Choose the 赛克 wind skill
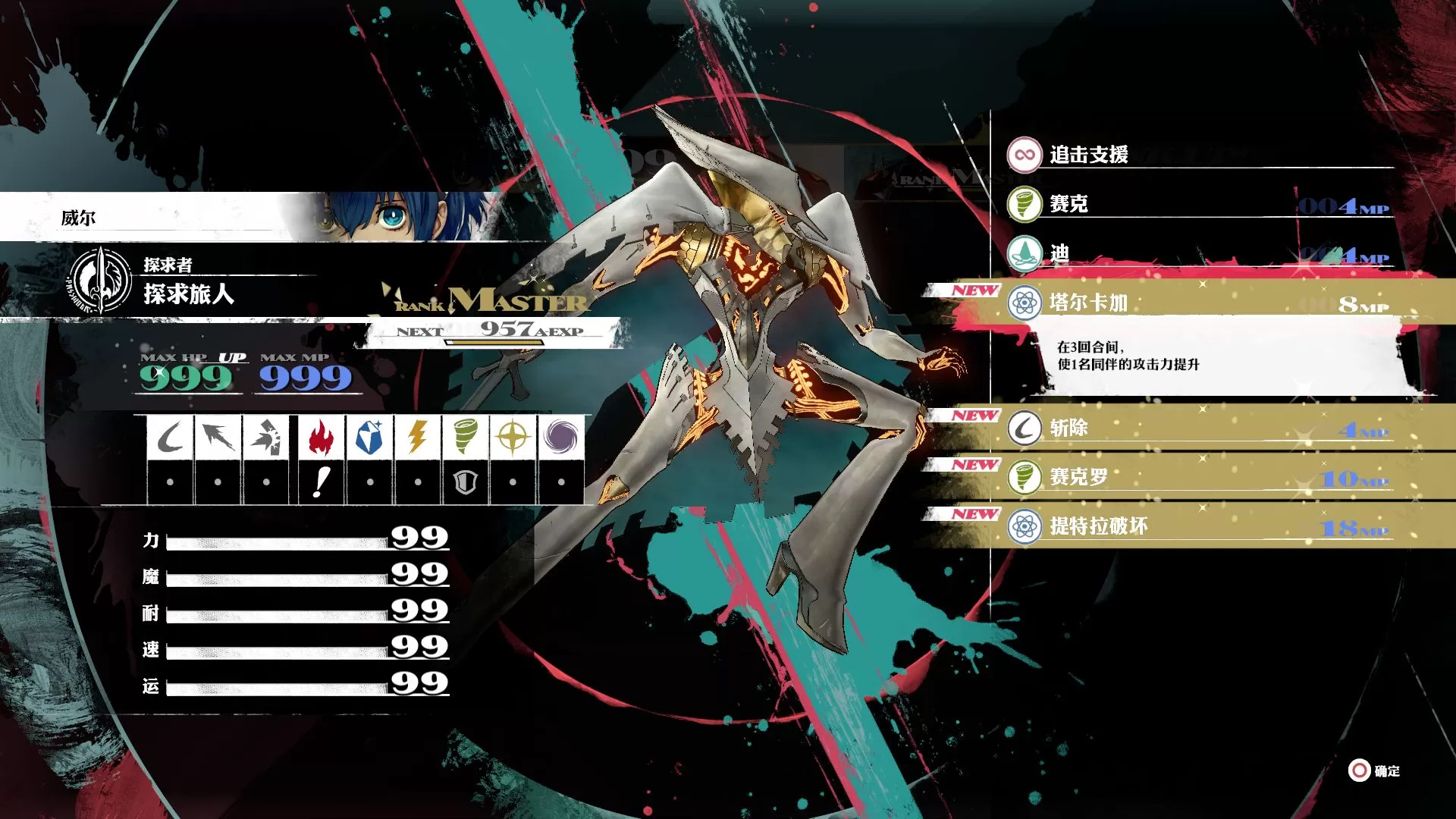Image resolution: width=1456 pixels, height=819 pixels. pyautogui.click(x=1198, y=204)
